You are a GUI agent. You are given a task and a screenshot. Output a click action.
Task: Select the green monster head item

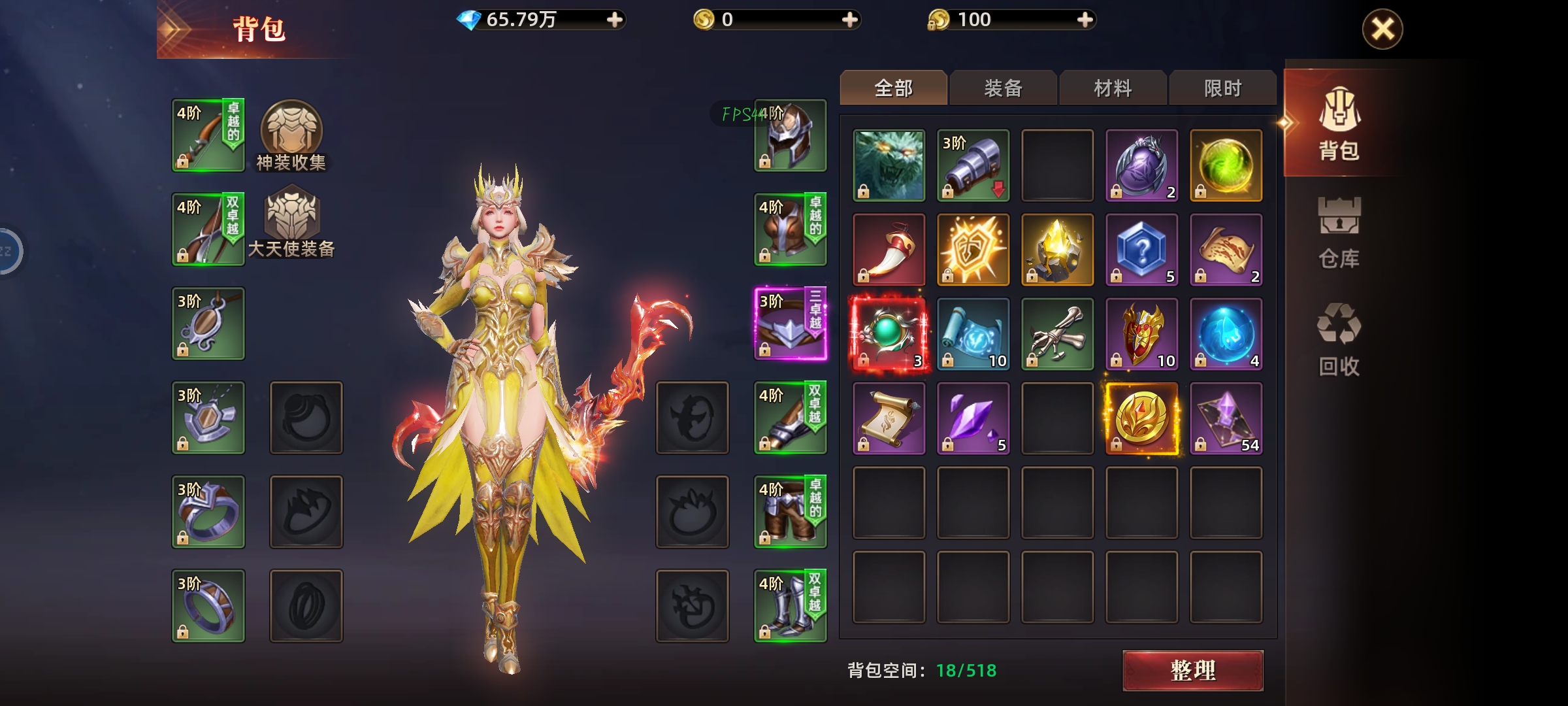coord(887,163)
